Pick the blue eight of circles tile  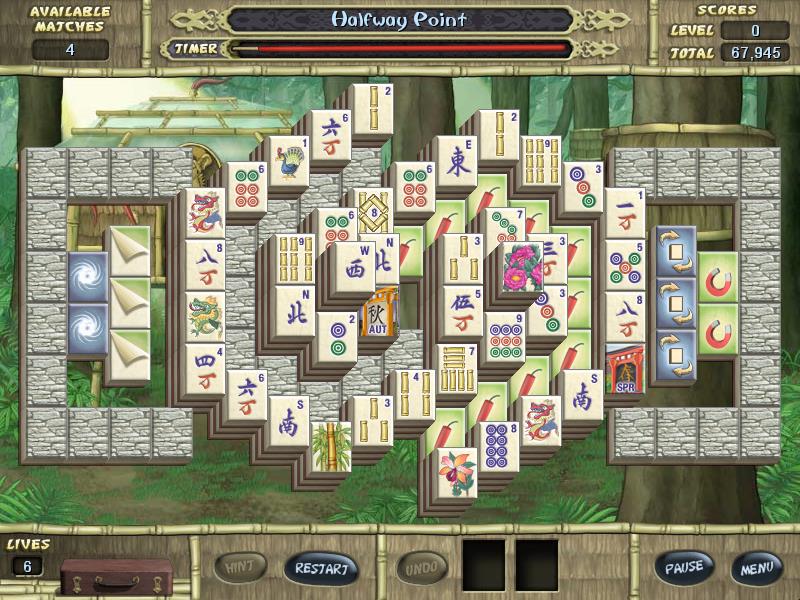[x=498, y=445]
